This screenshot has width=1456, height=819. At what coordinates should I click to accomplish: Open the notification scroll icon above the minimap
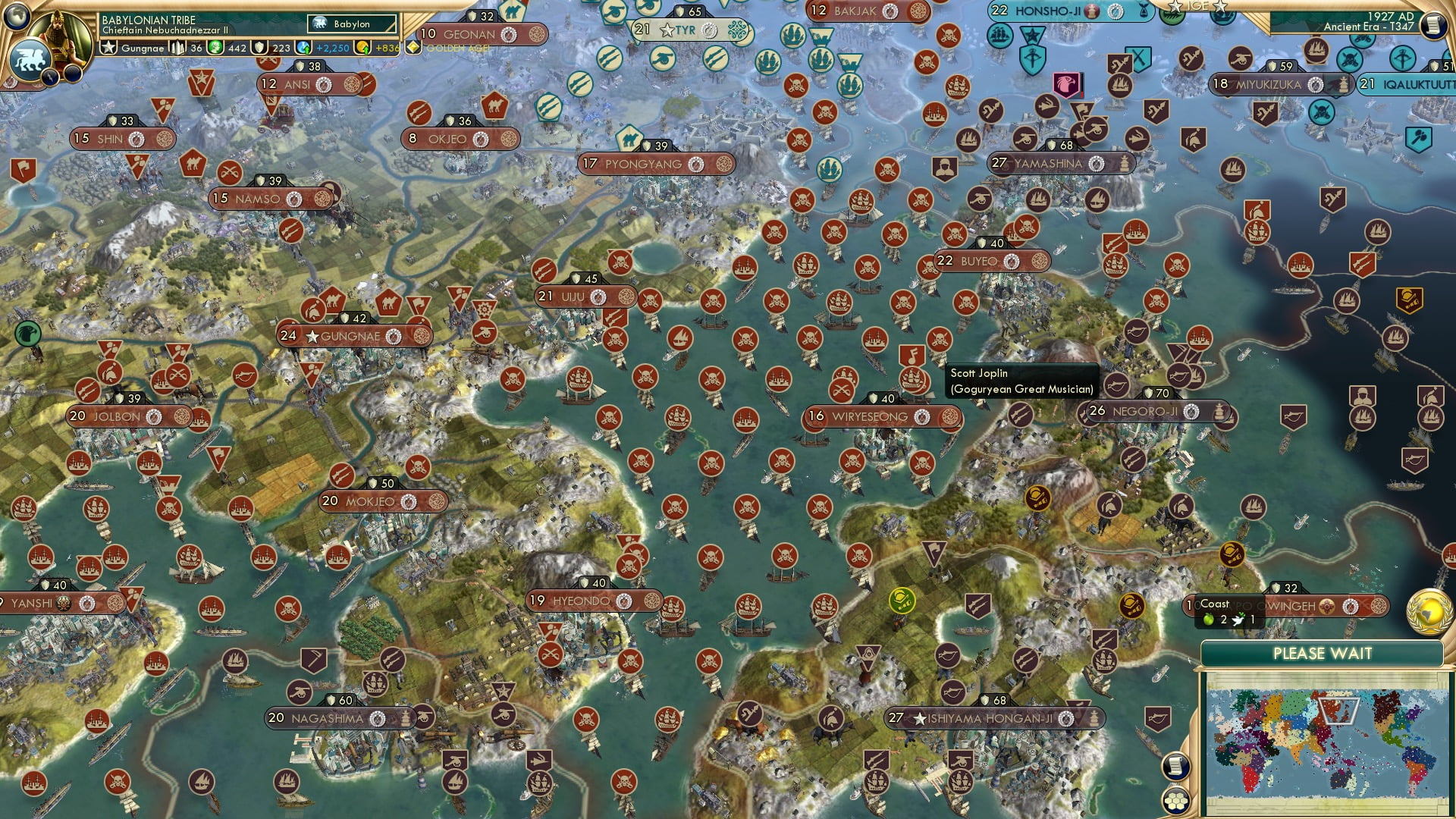pos(1175,764)
